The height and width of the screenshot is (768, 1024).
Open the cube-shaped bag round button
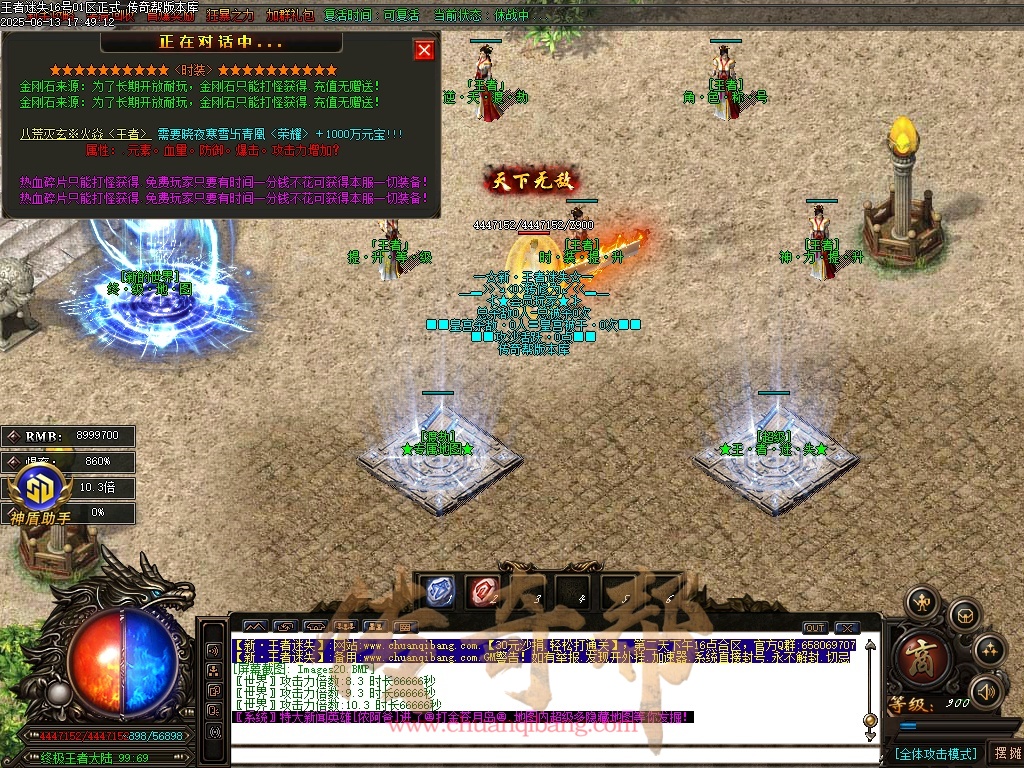click(x=963, y=615)
